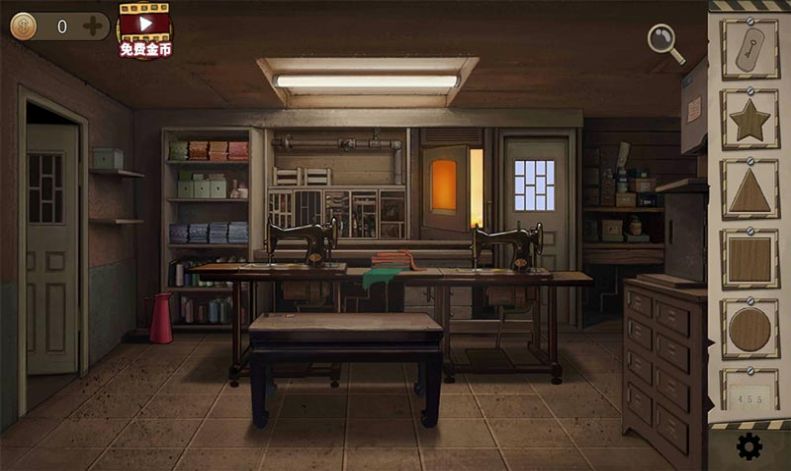Viewport: 791px width, 471px height.
Task: Choose the wooden triangle piece
Action: 750,190
